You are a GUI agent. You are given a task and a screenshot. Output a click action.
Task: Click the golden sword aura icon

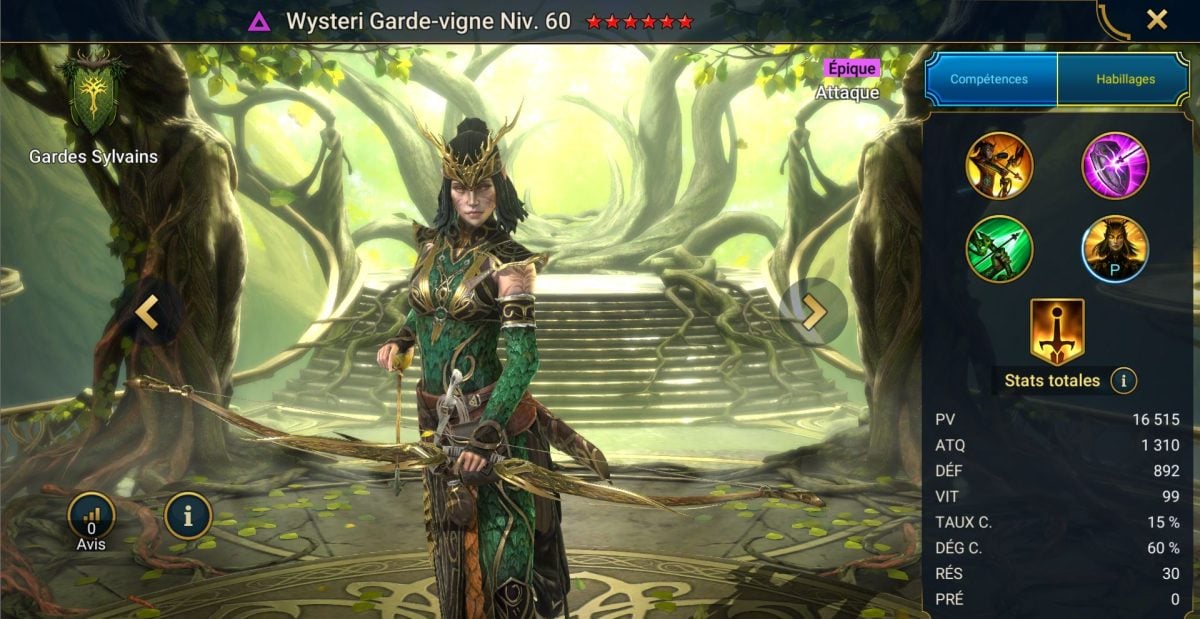pos(1057,331)
